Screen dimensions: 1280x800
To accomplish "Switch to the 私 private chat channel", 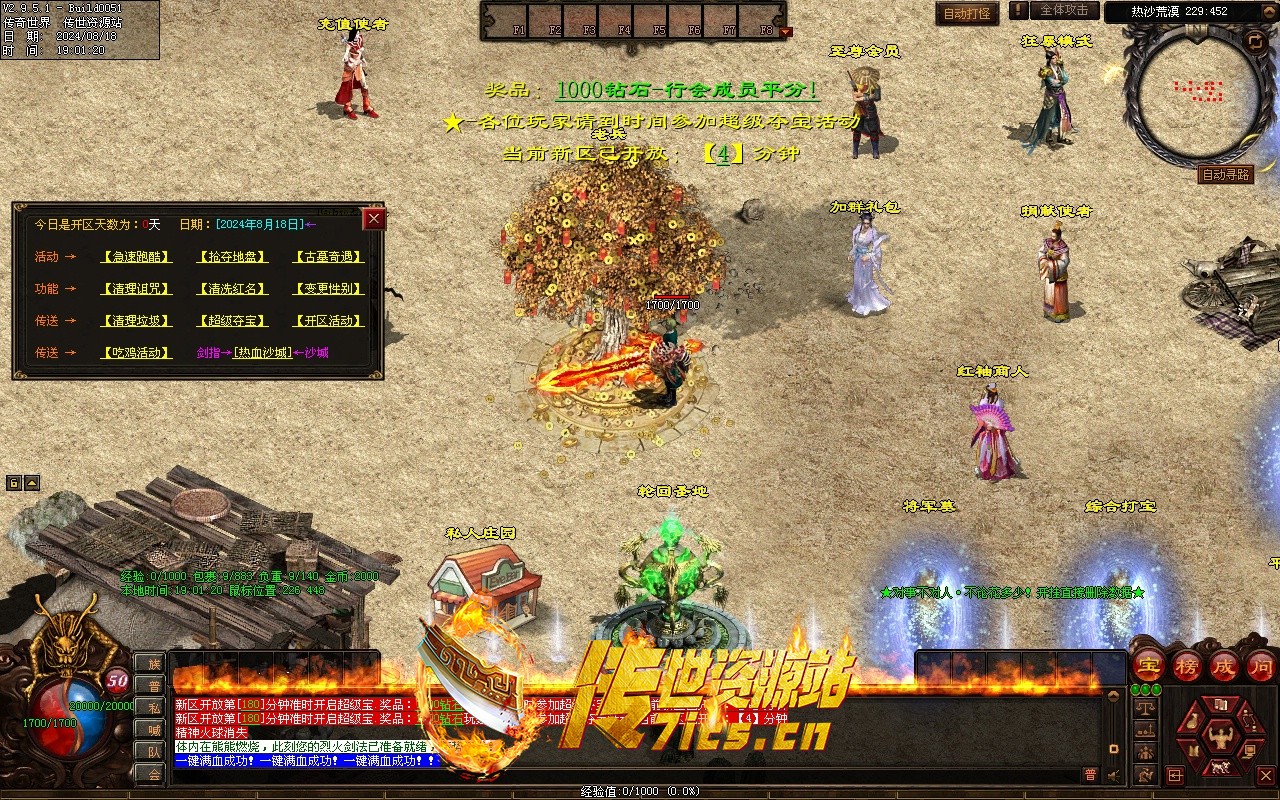I will [153, 708].
